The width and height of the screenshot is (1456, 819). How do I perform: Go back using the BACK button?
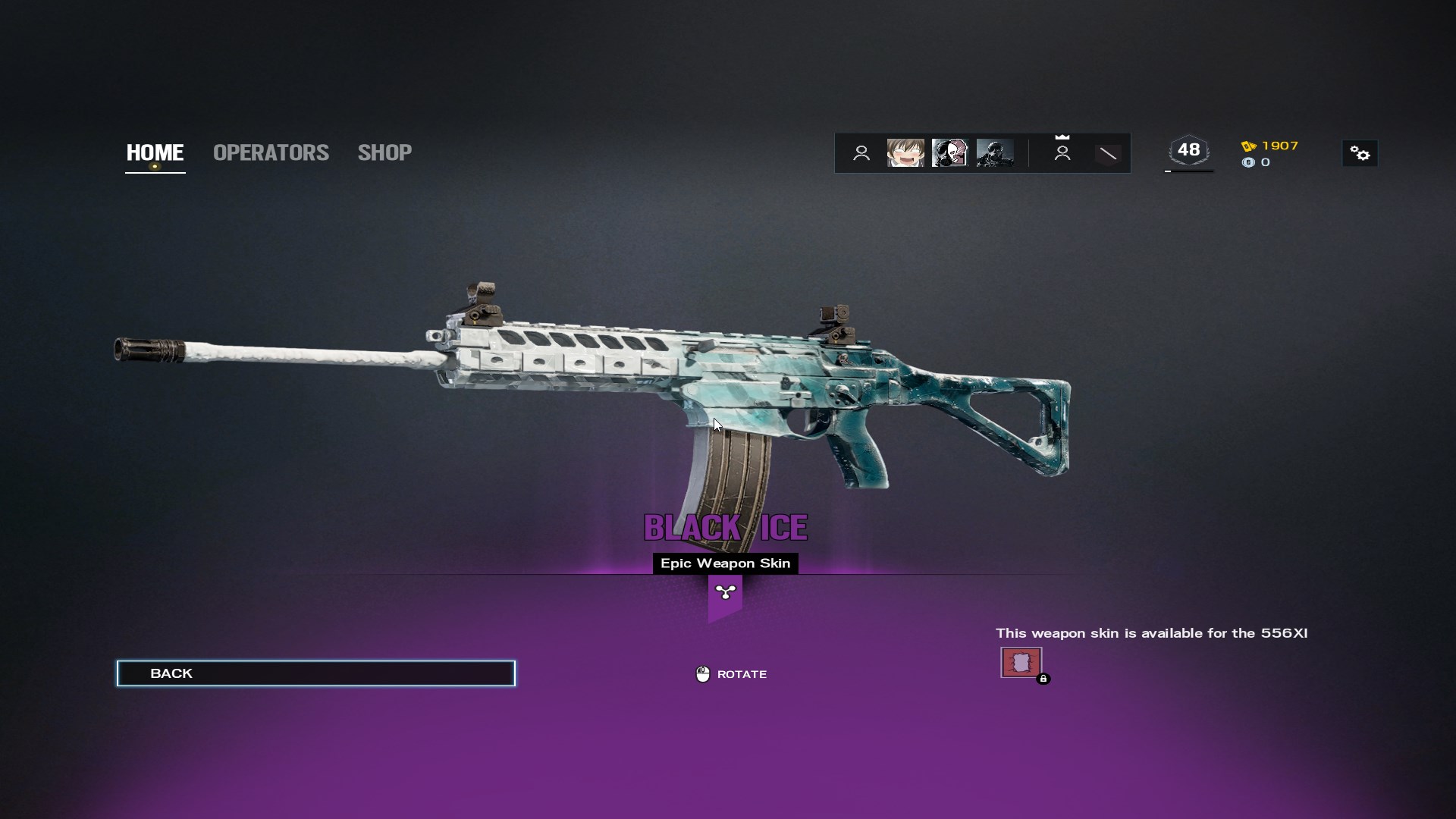click(x=315, y=673)
